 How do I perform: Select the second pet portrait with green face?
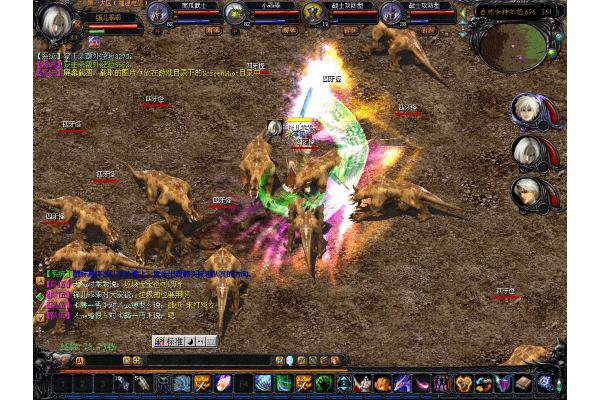pyautogui.click(x=235, y=12)
